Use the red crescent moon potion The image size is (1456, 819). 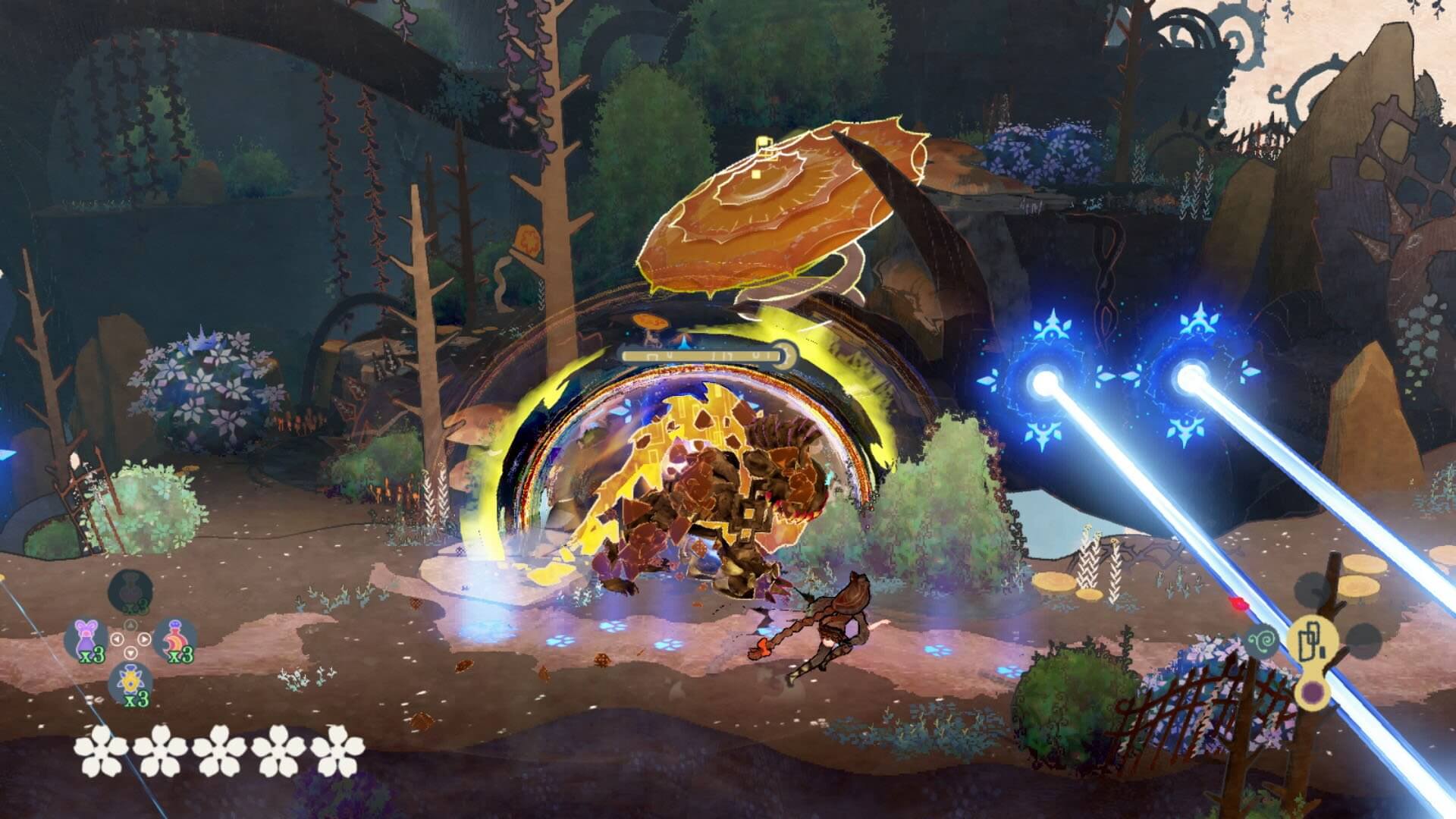click(175, 639)
